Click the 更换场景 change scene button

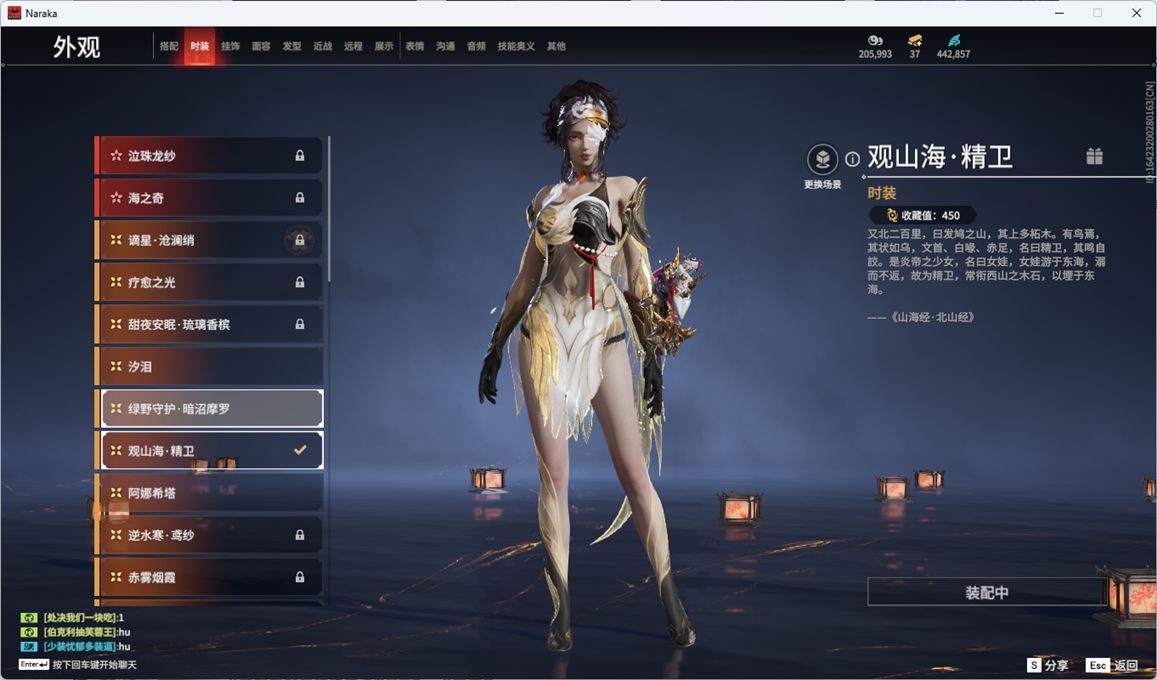click(x=822, y=160)
